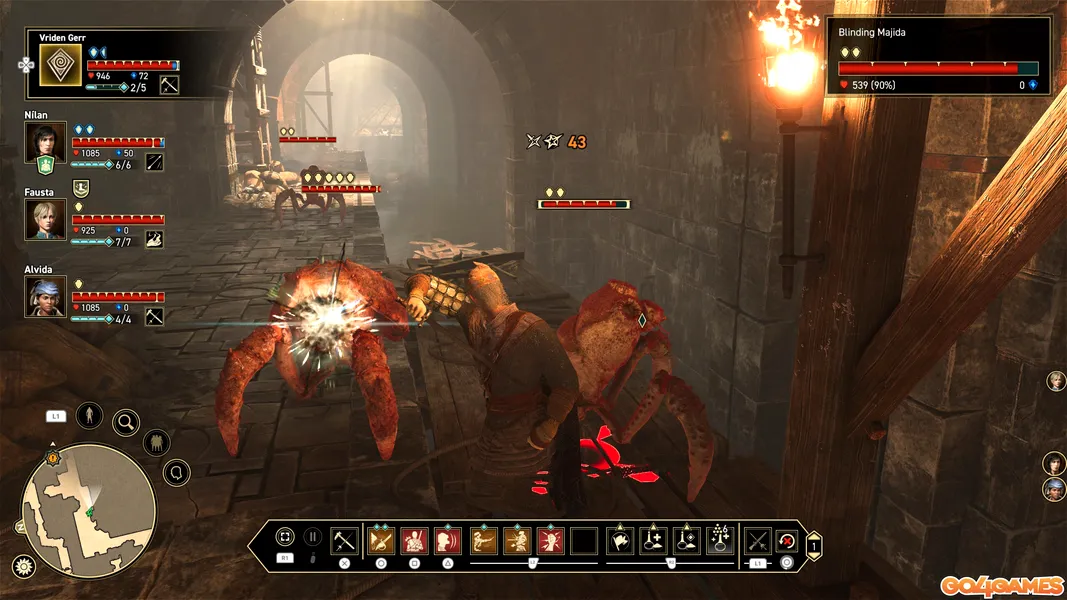Use the flag item slot
This screenshot has height=600, width=1067.
click(x=620, y=541)
